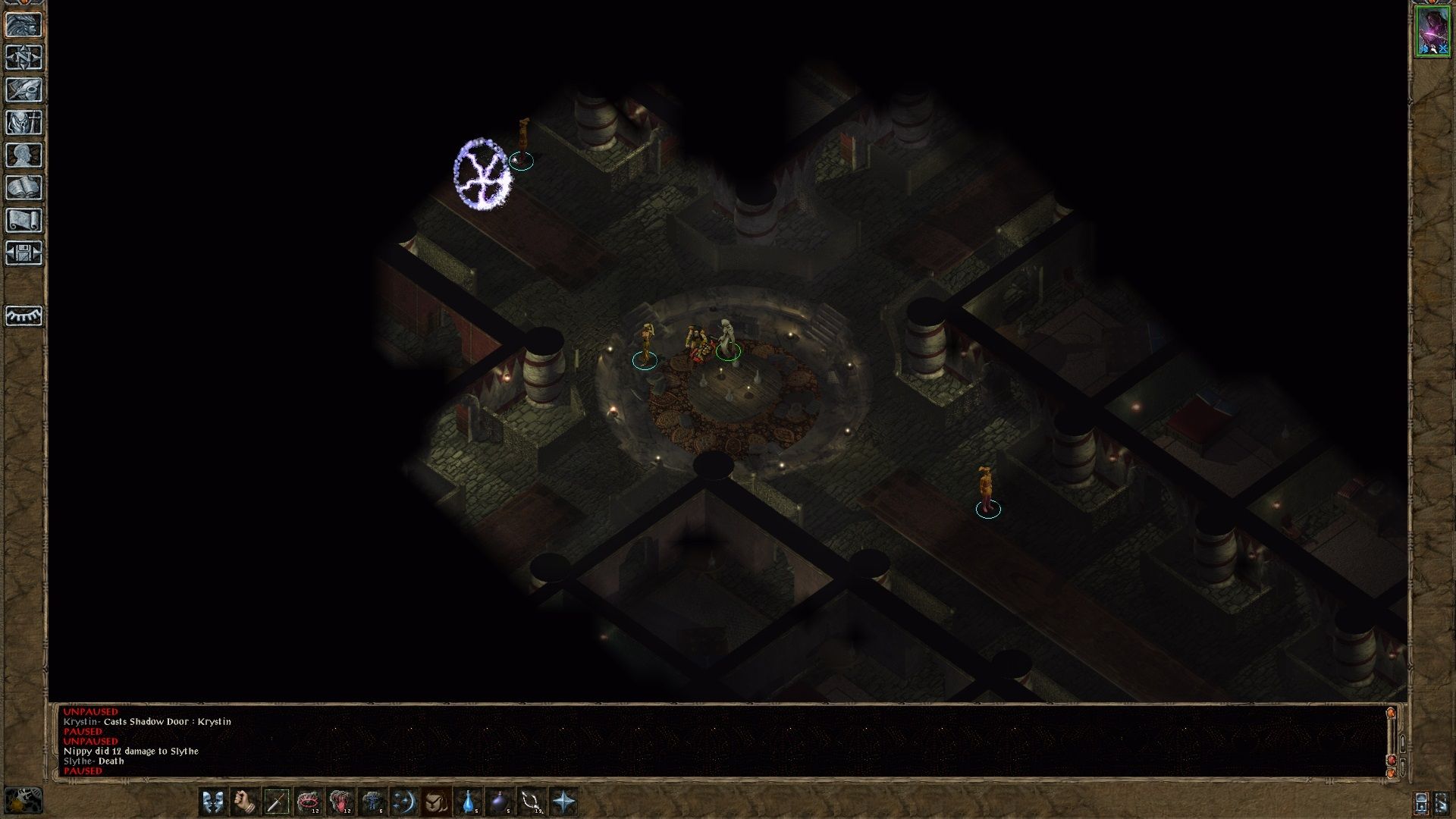Click the hooded thief stealth button
Image resolution: width=1456 pixels, height=819 pixels.
pyautogui.click(x=435, y=801)
